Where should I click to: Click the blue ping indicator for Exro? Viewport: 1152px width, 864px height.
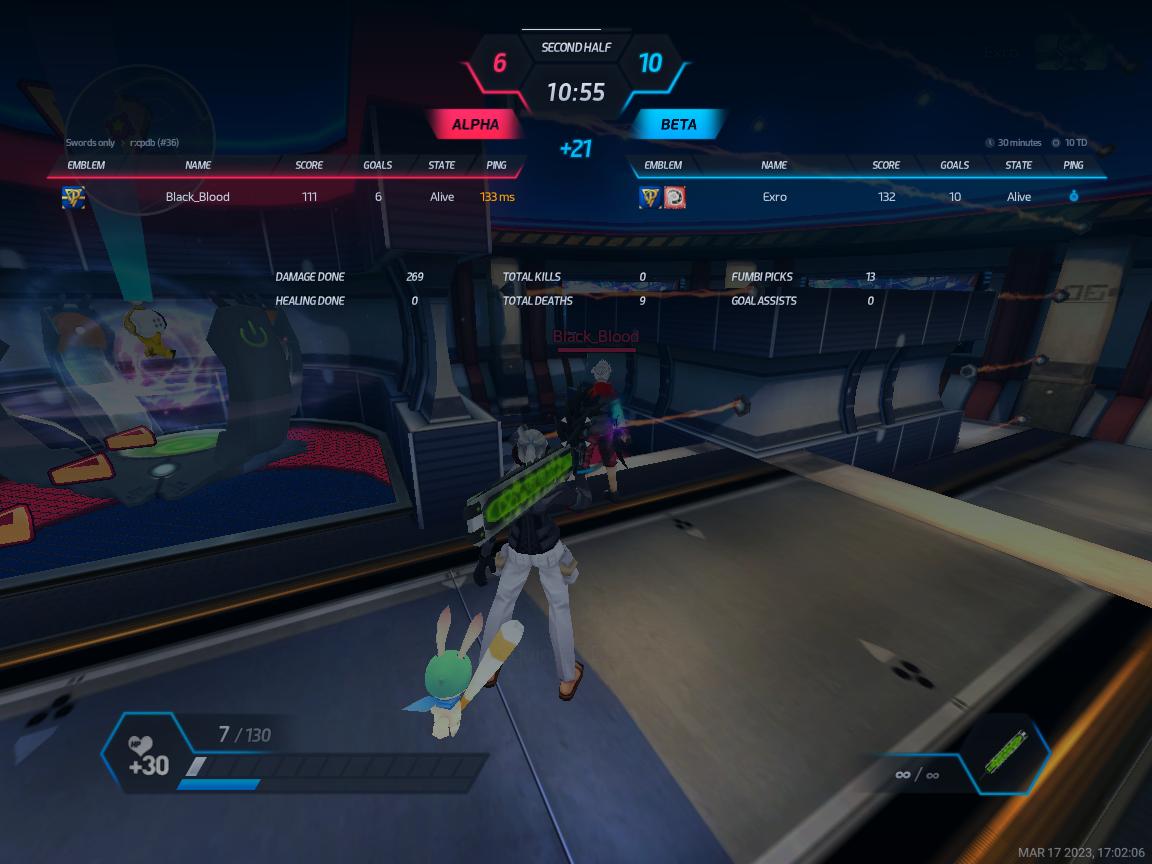tap(1074, 197)
